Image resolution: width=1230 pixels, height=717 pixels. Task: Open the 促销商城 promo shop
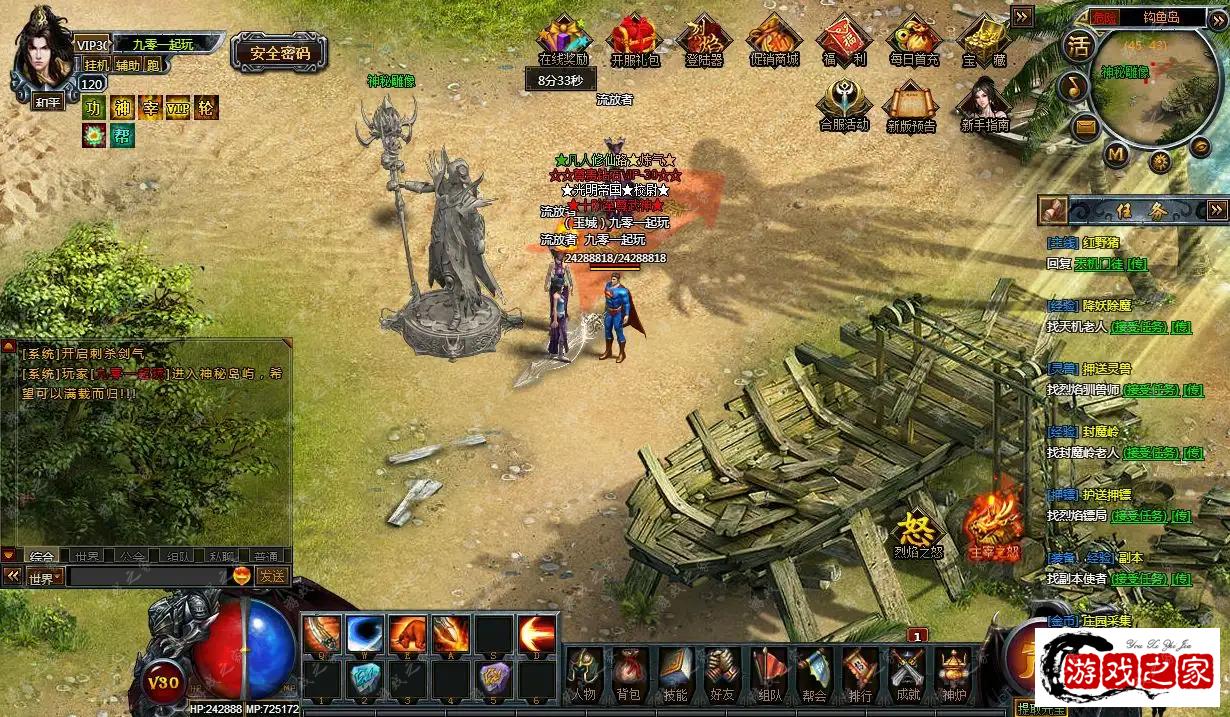[x=774, y=40]
